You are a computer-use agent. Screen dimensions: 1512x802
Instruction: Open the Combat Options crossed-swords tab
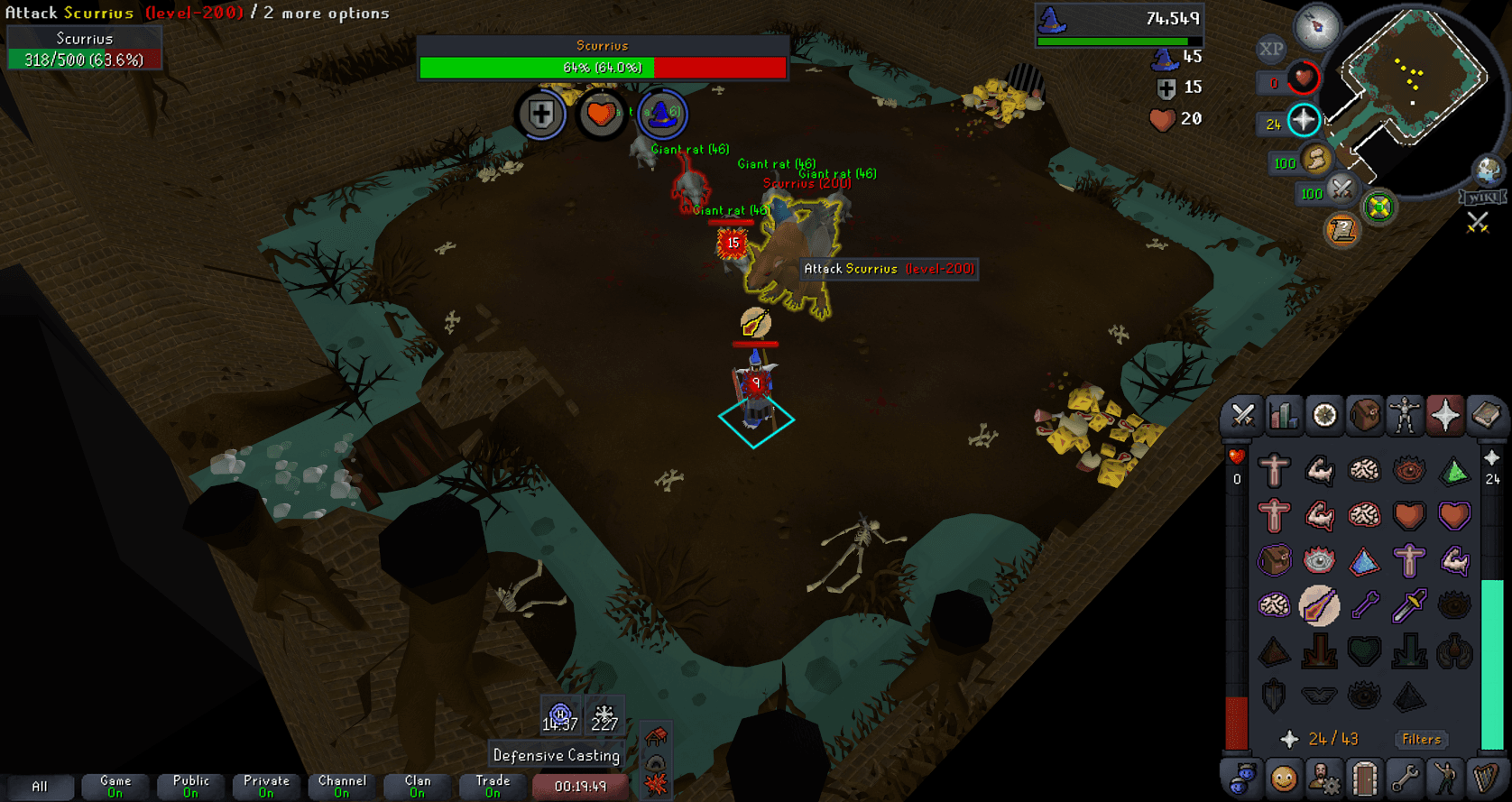click(x=1243, y=416)
